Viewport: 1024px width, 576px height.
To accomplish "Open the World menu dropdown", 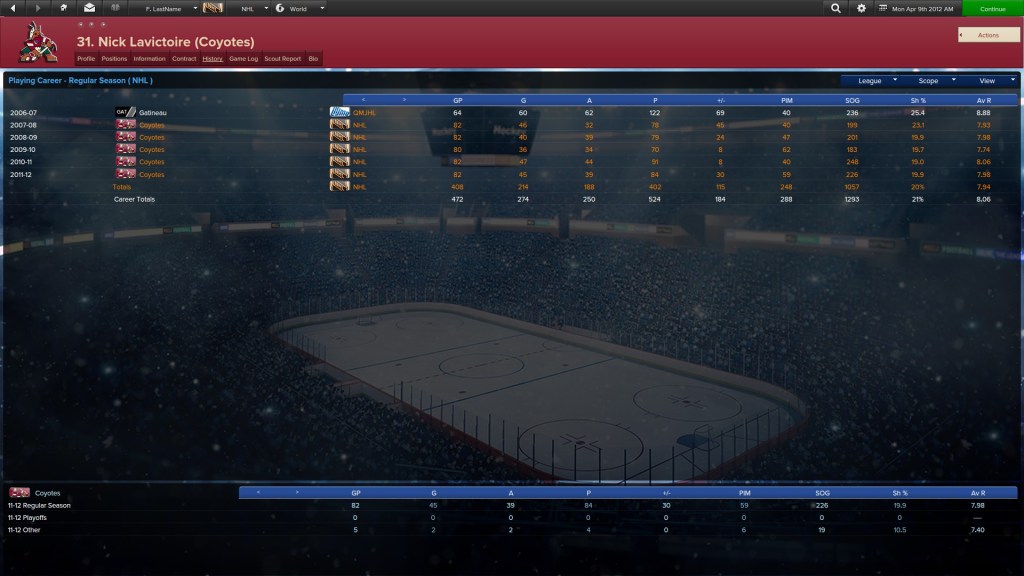I will tap(302, 8).
